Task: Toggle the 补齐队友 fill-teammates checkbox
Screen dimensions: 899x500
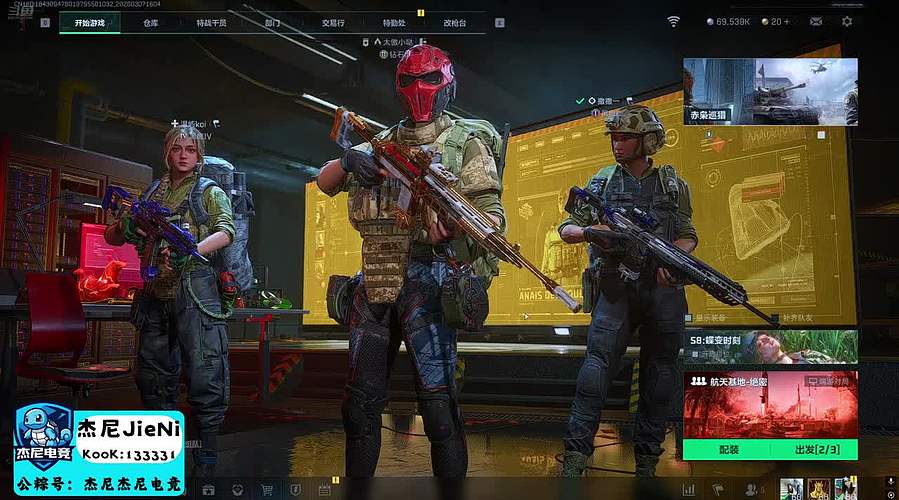Action: tap(774, 318)
